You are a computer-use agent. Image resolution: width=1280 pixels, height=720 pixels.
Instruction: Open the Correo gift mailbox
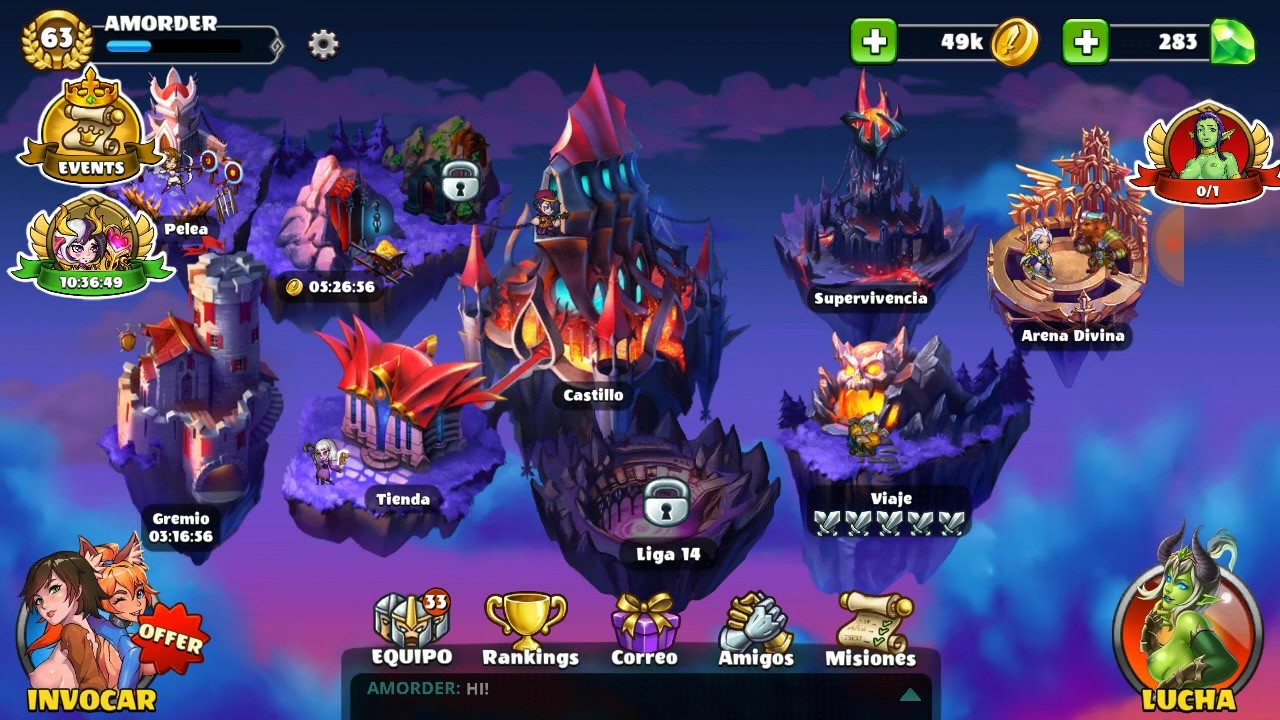click(x=645, y=630)
